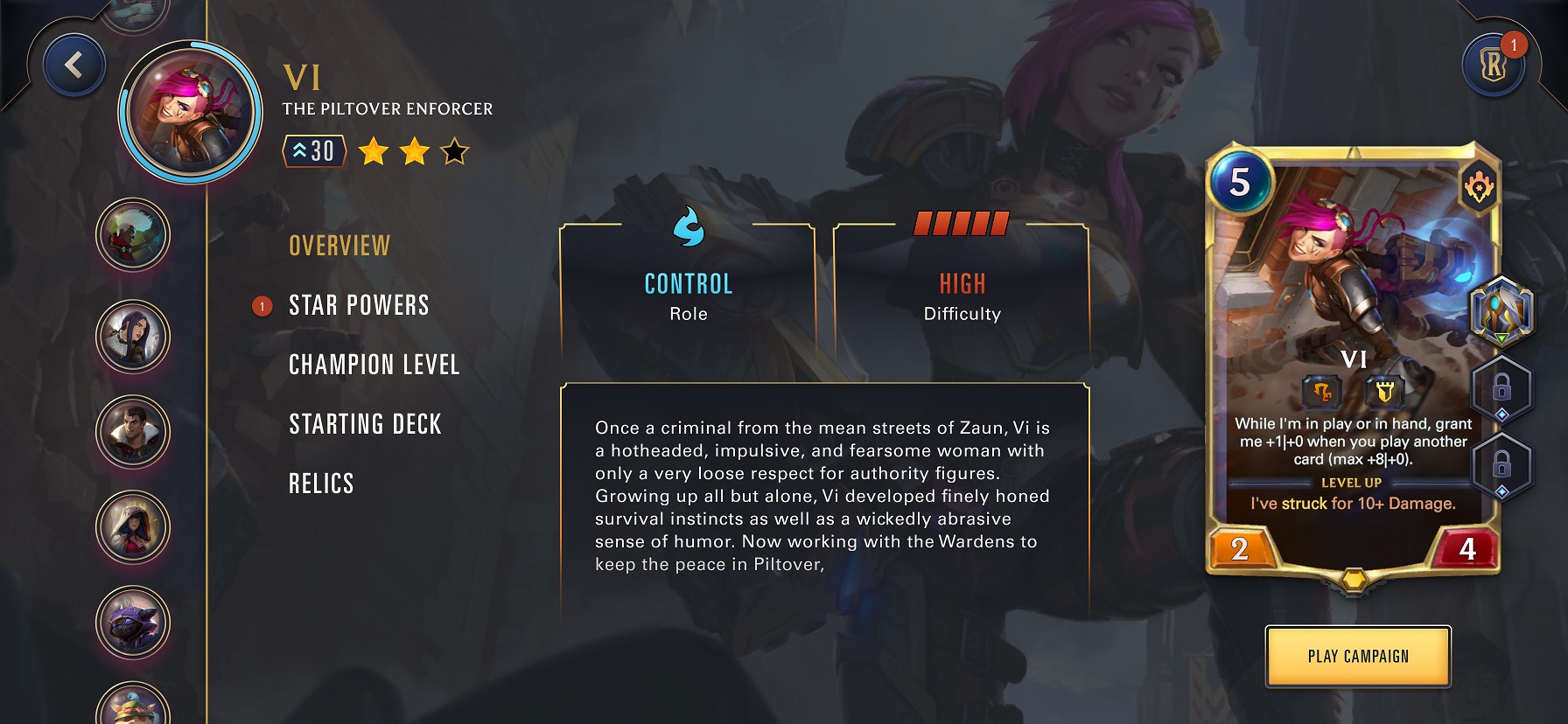Screen dimensions: 1568x724
Task: Select the equipped relic slot beside Vi's card
Action: tap(1501, 310)
